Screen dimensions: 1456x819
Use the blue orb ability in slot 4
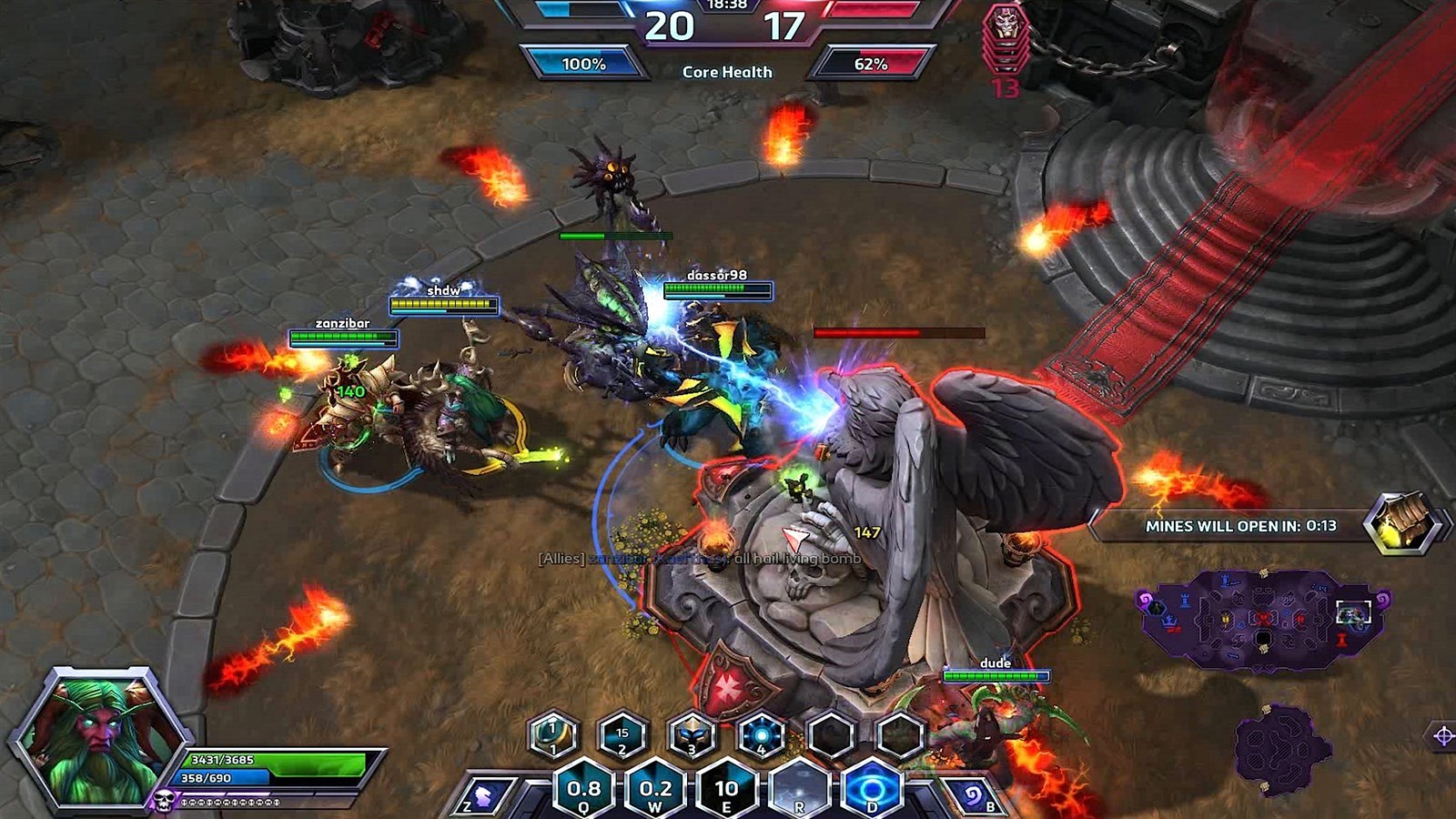[762, 734]
